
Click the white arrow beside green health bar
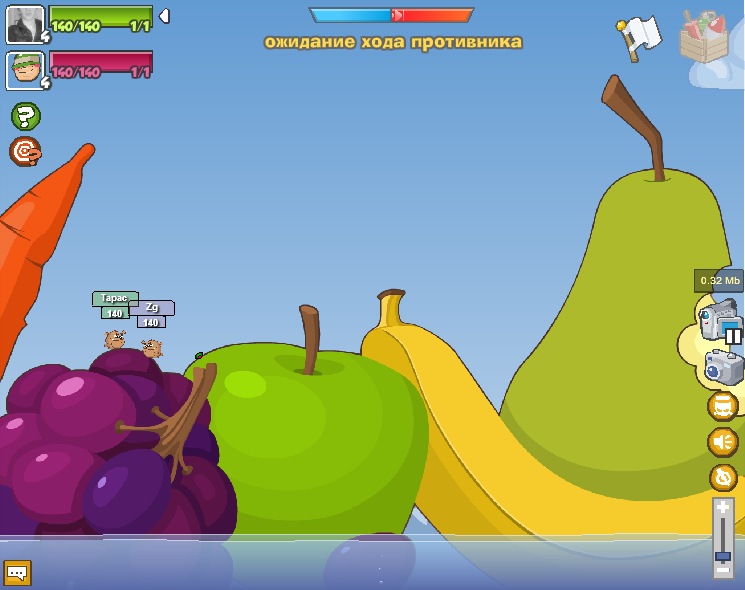164,16
